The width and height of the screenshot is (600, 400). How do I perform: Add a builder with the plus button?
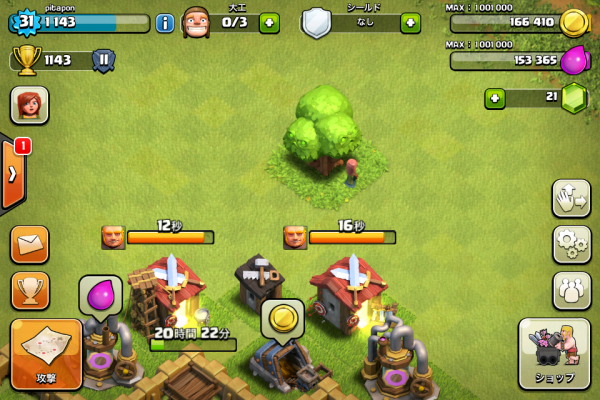click(269, 23)
